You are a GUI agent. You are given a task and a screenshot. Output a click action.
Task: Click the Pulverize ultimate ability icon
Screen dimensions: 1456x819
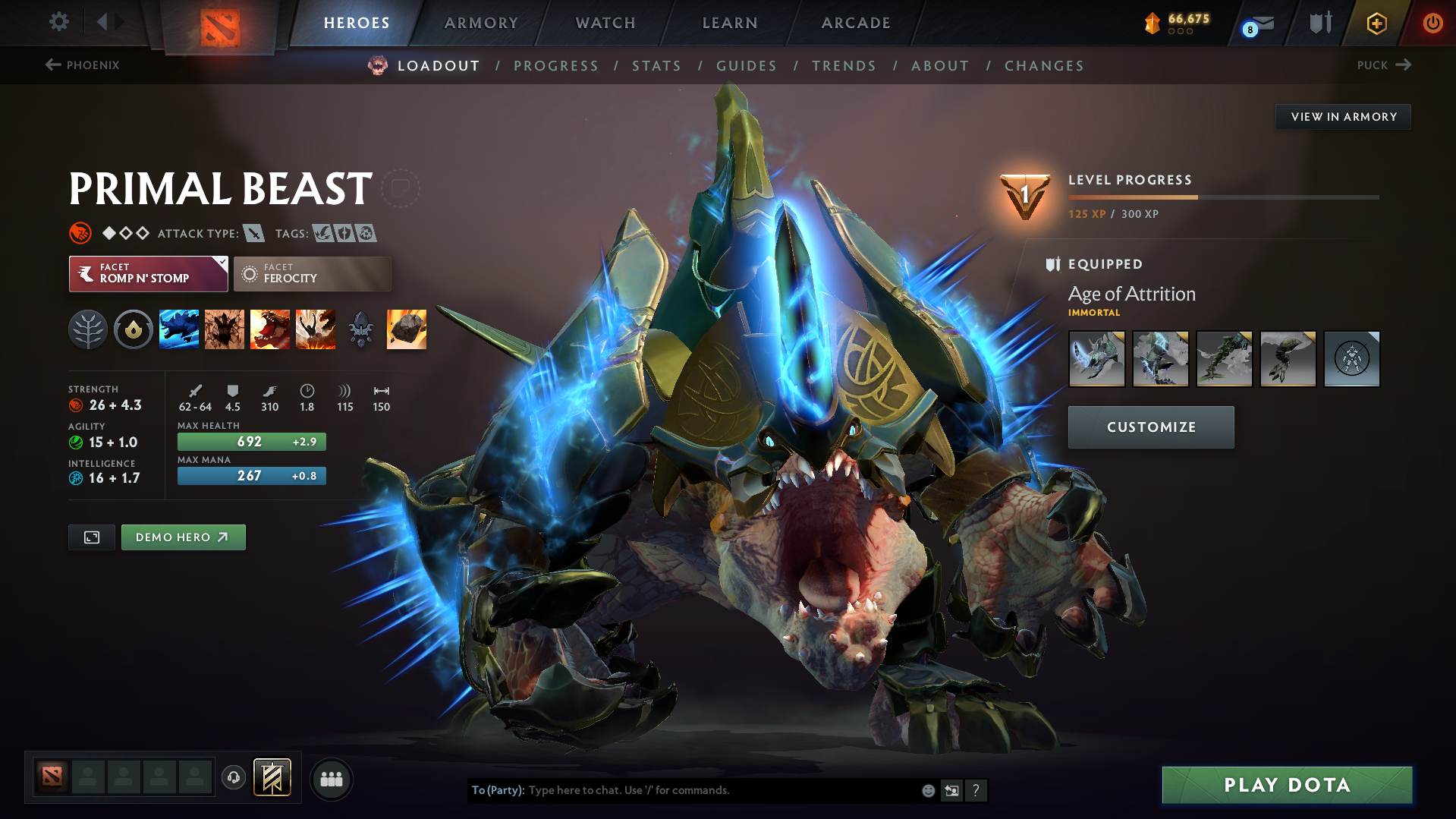coord(316,329)
